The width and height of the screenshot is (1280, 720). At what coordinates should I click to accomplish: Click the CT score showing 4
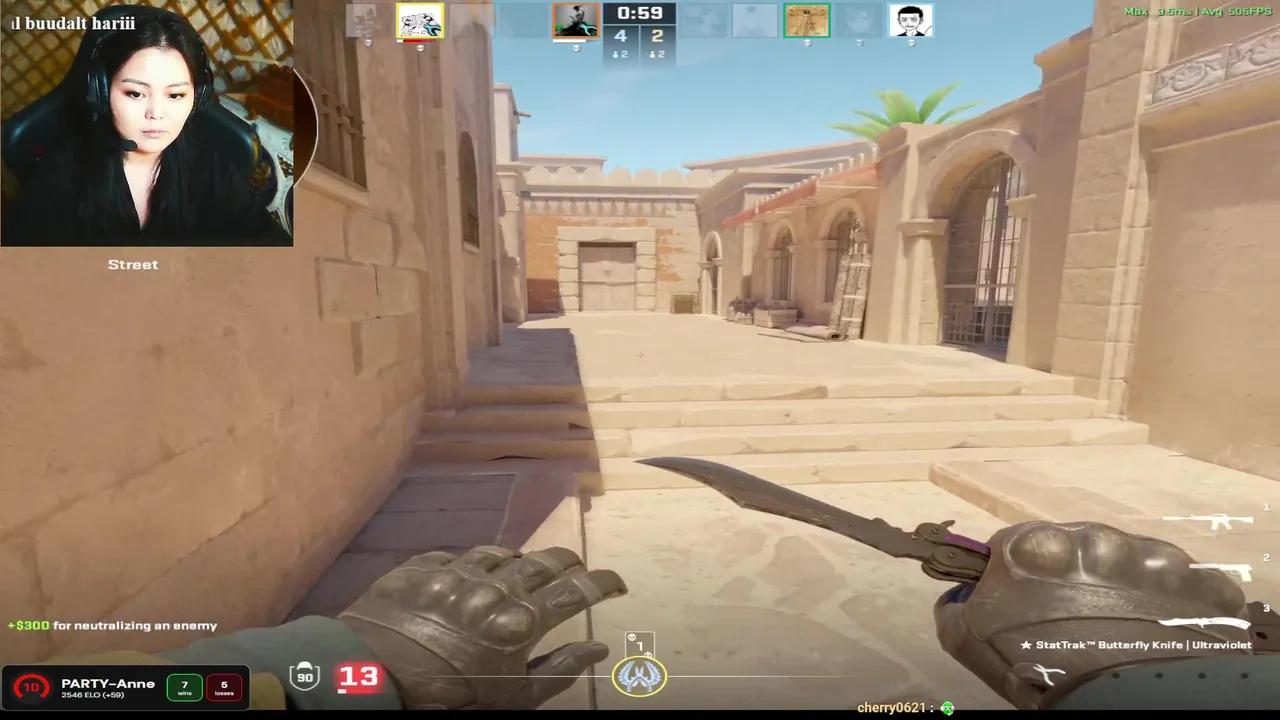[x=620, y=36]
